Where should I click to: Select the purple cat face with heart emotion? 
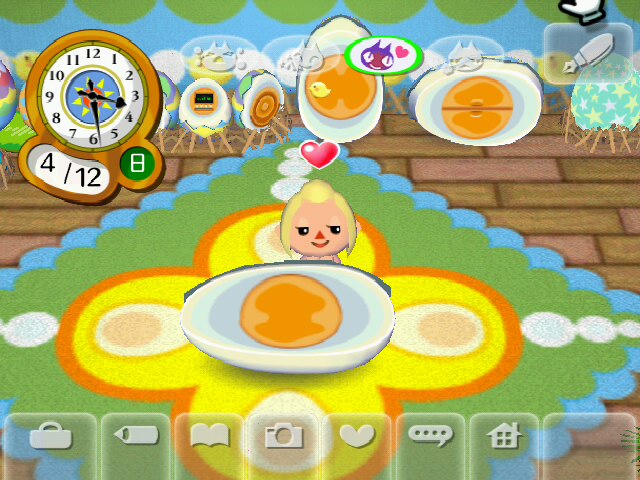(383, 55)
